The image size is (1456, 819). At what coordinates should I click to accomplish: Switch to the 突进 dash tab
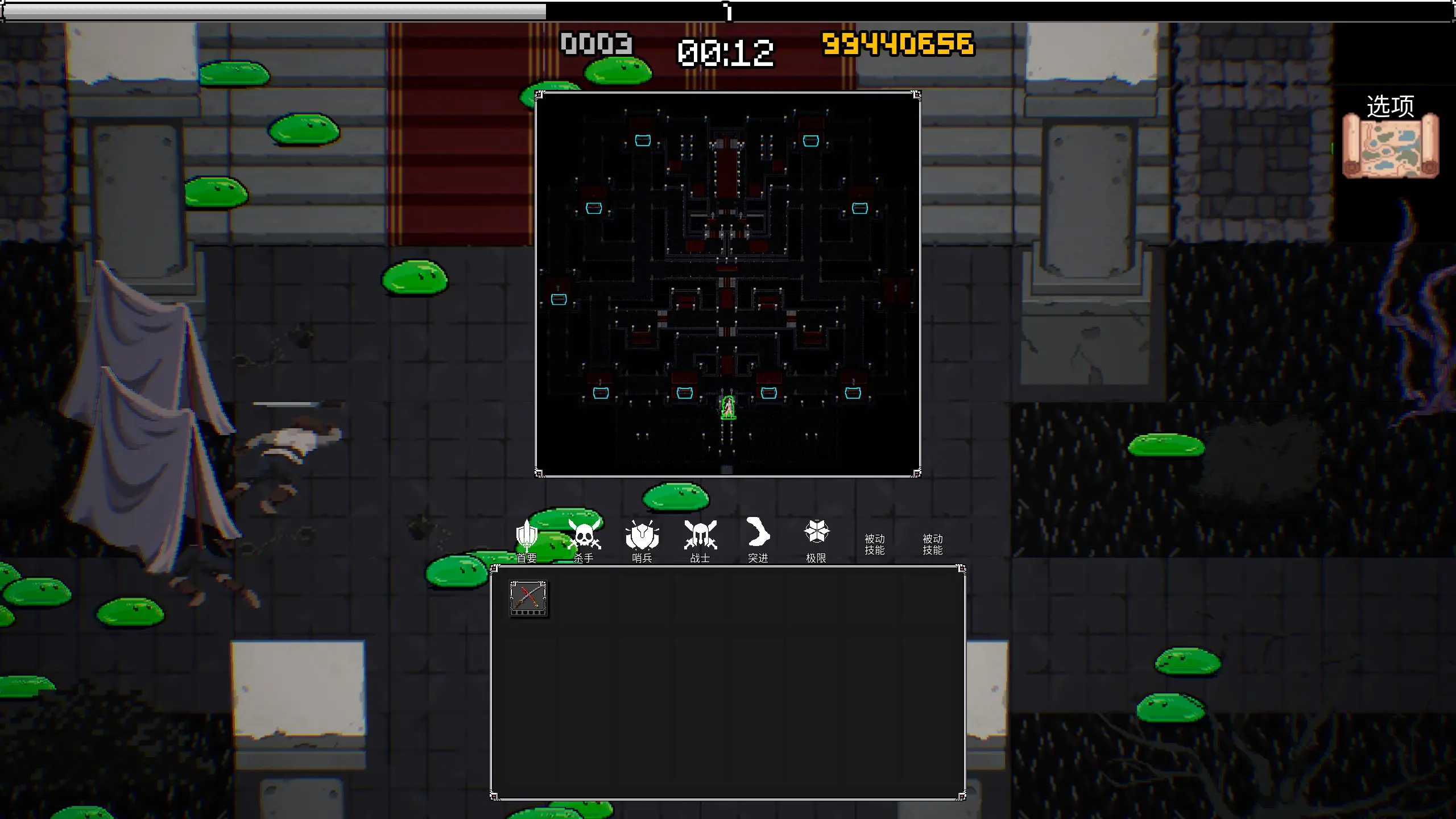(758, 540)
